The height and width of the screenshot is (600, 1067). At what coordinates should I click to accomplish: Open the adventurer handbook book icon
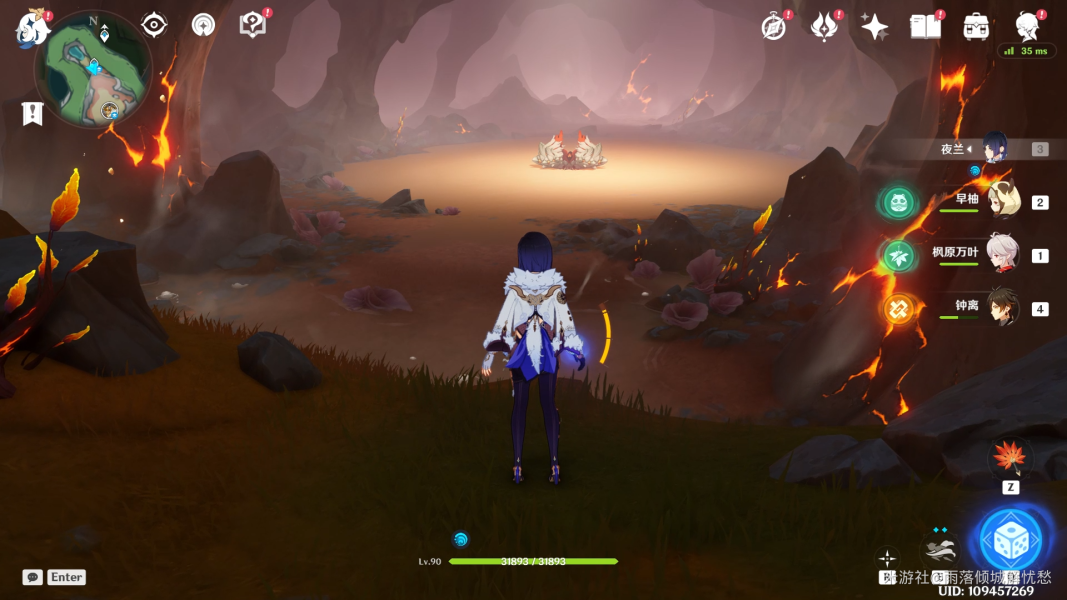[925, 27]
